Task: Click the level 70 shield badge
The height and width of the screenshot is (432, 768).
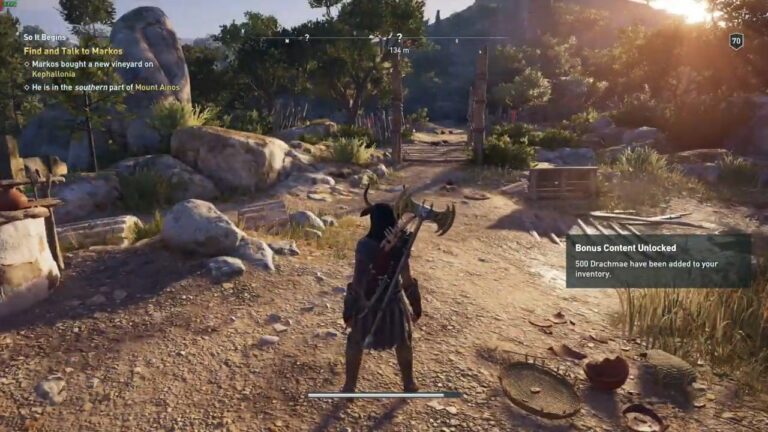Action: pos(737,41)
